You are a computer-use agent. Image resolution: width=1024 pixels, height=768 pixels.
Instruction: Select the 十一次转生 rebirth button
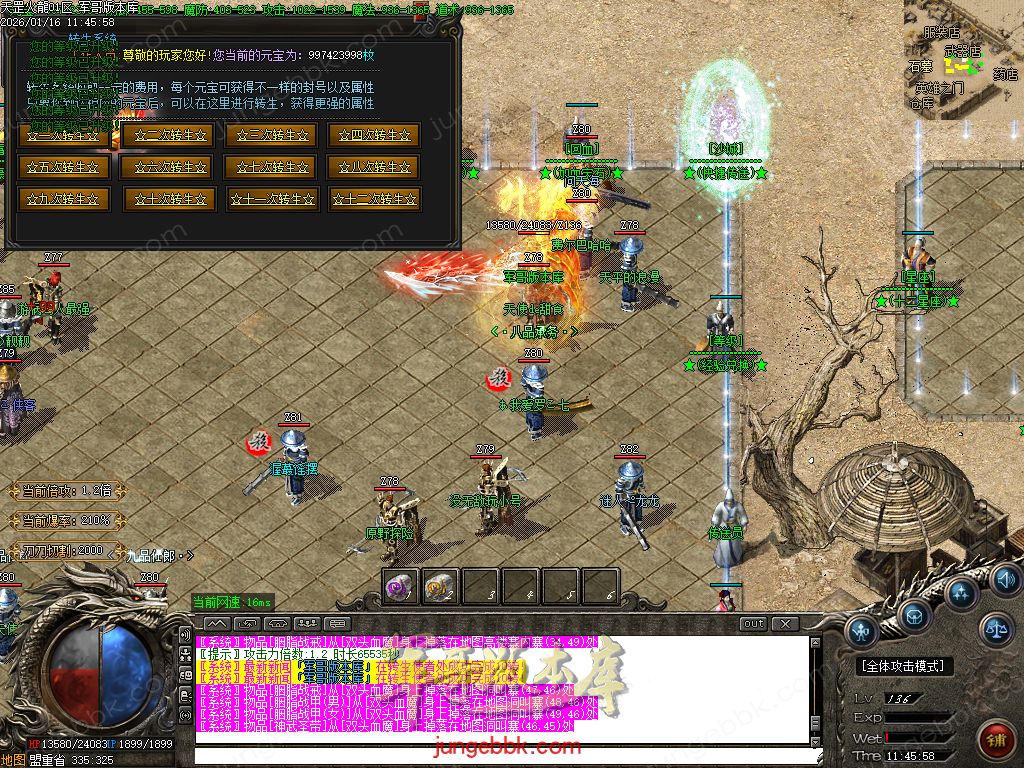(270, 199)
